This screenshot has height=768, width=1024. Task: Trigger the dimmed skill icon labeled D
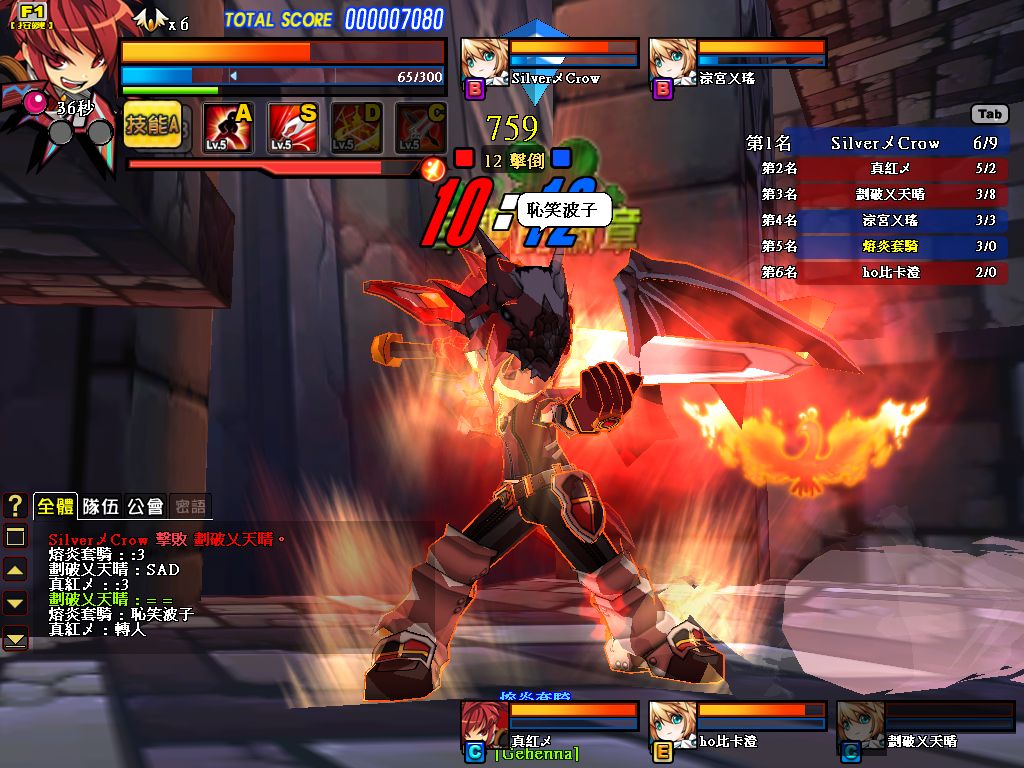tap(357, 128)
